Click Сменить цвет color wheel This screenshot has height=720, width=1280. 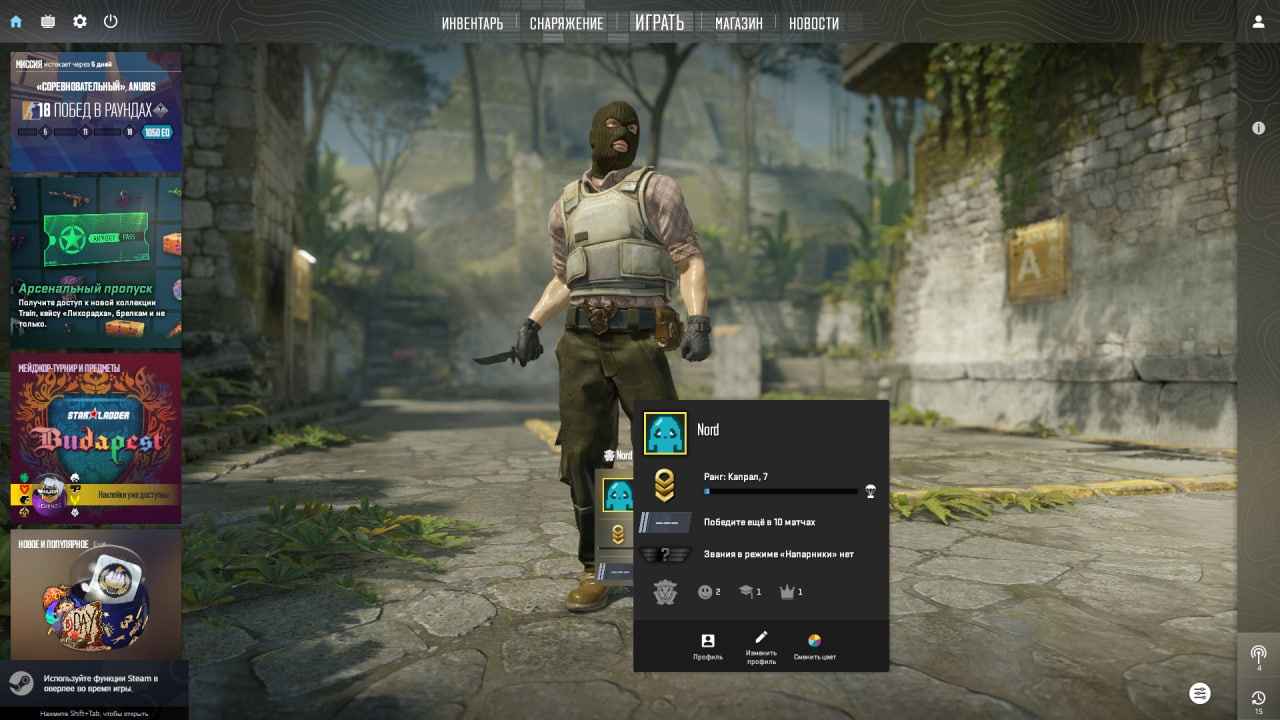tap(816, 641)
